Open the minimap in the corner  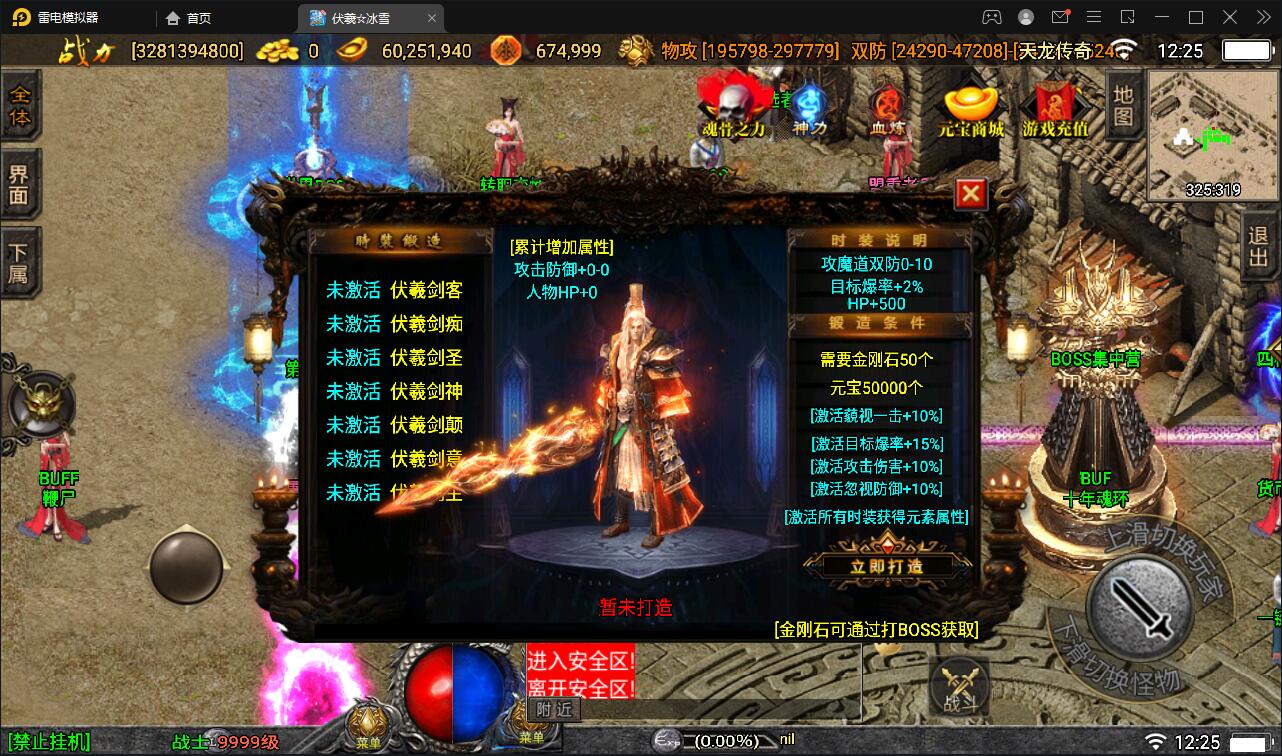point(1212,135)
